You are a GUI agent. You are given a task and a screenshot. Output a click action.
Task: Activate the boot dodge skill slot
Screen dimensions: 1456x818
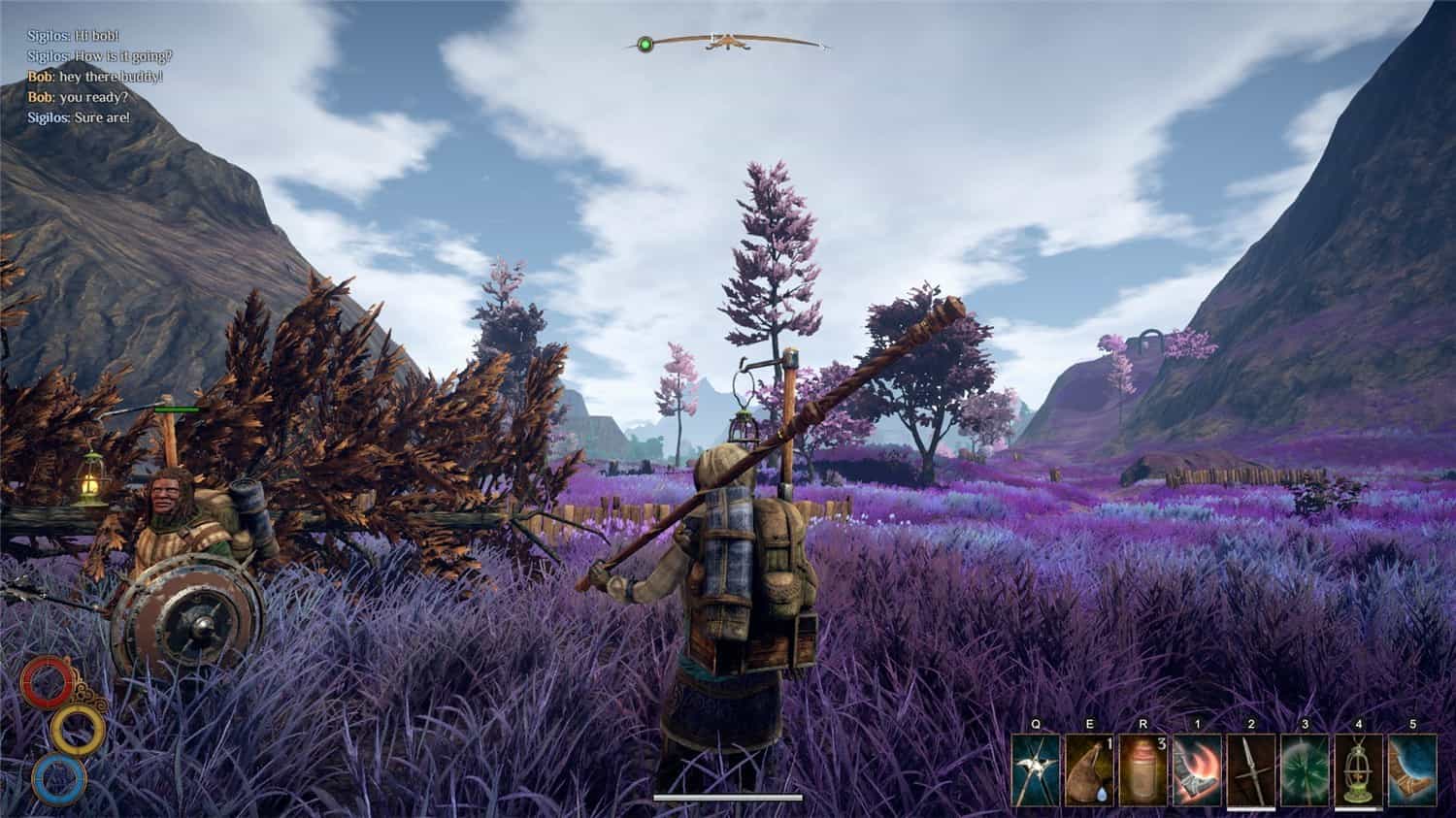[1411, 769]
